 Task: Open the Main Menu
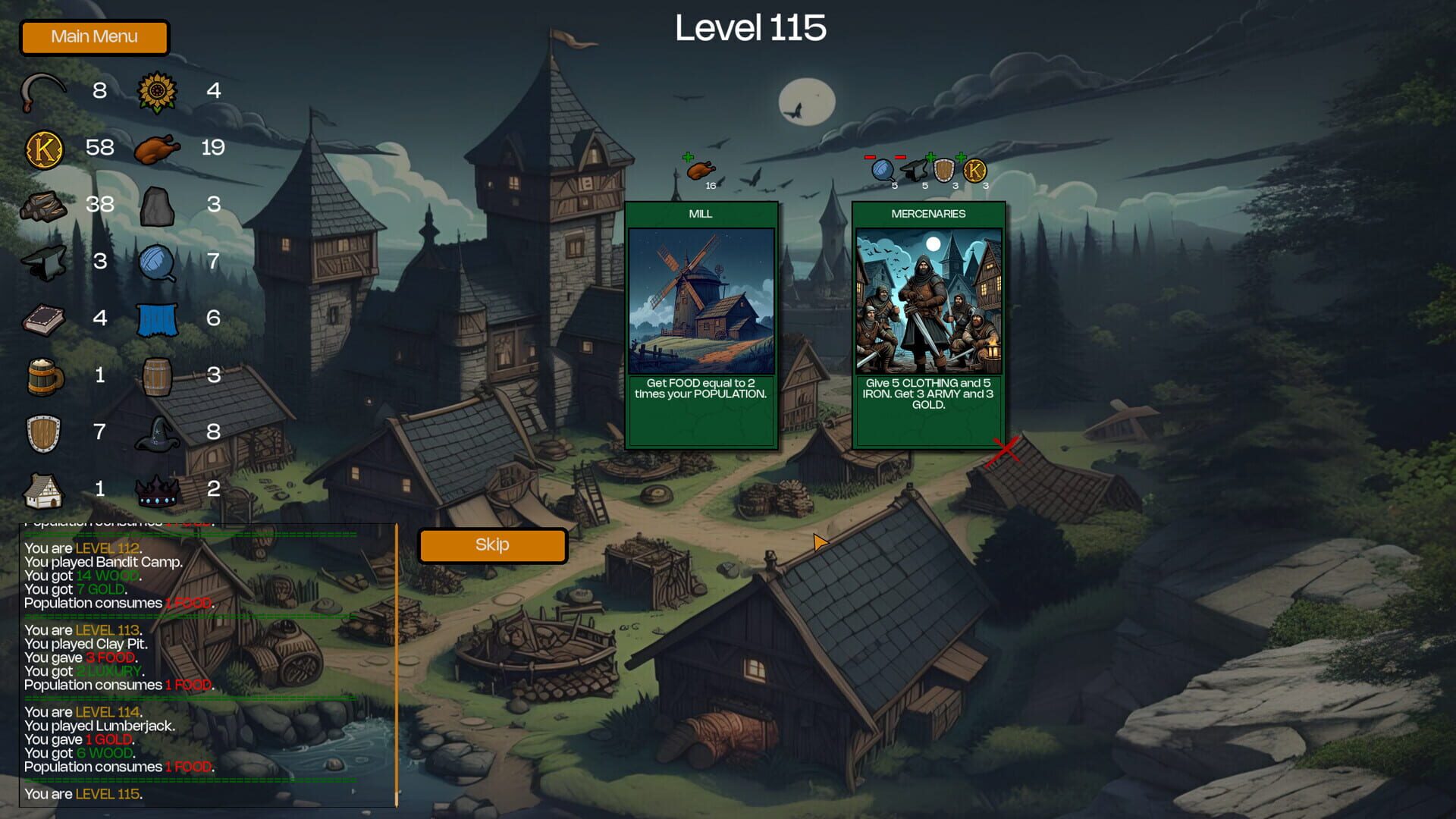(94, 36)
